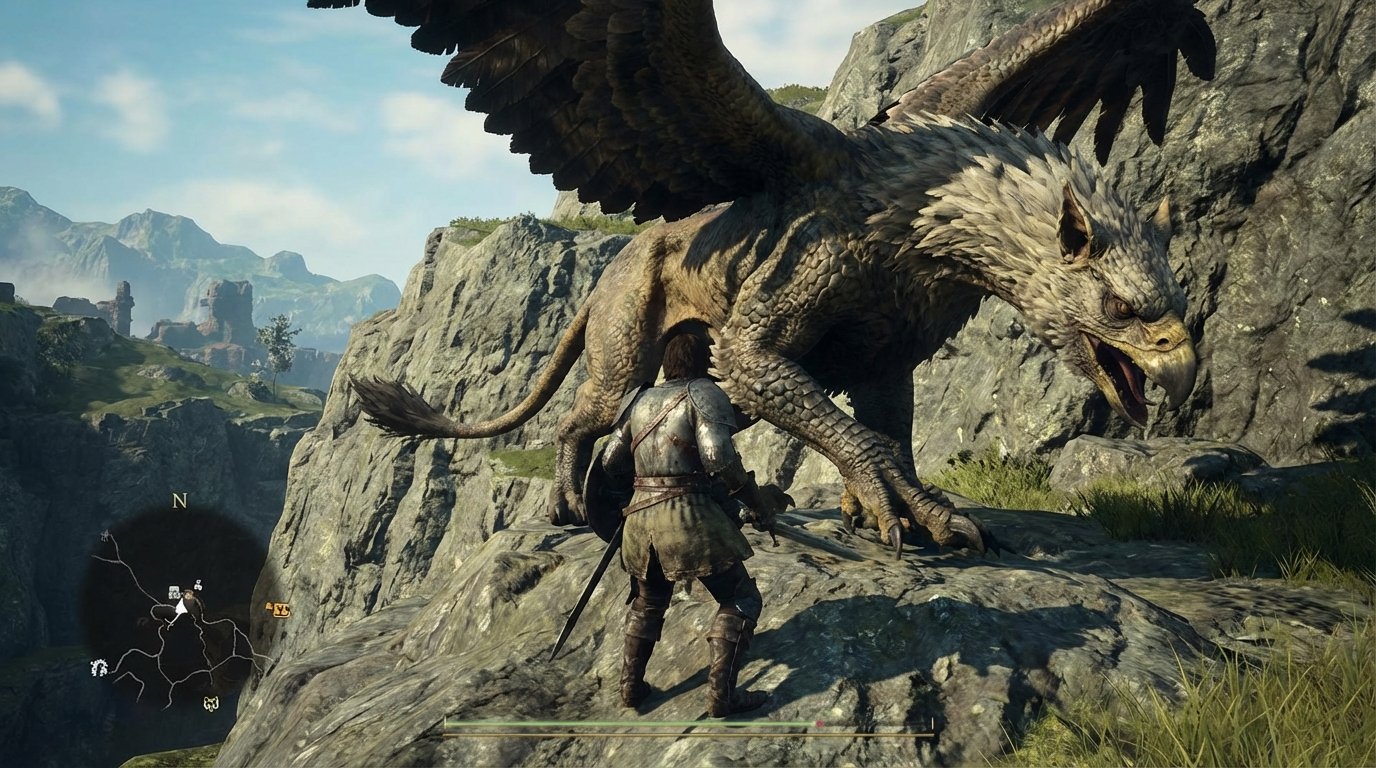Click the N compass marker on the minimap
The width and height of the screenshot is (1376, 768).
[178, 501]
